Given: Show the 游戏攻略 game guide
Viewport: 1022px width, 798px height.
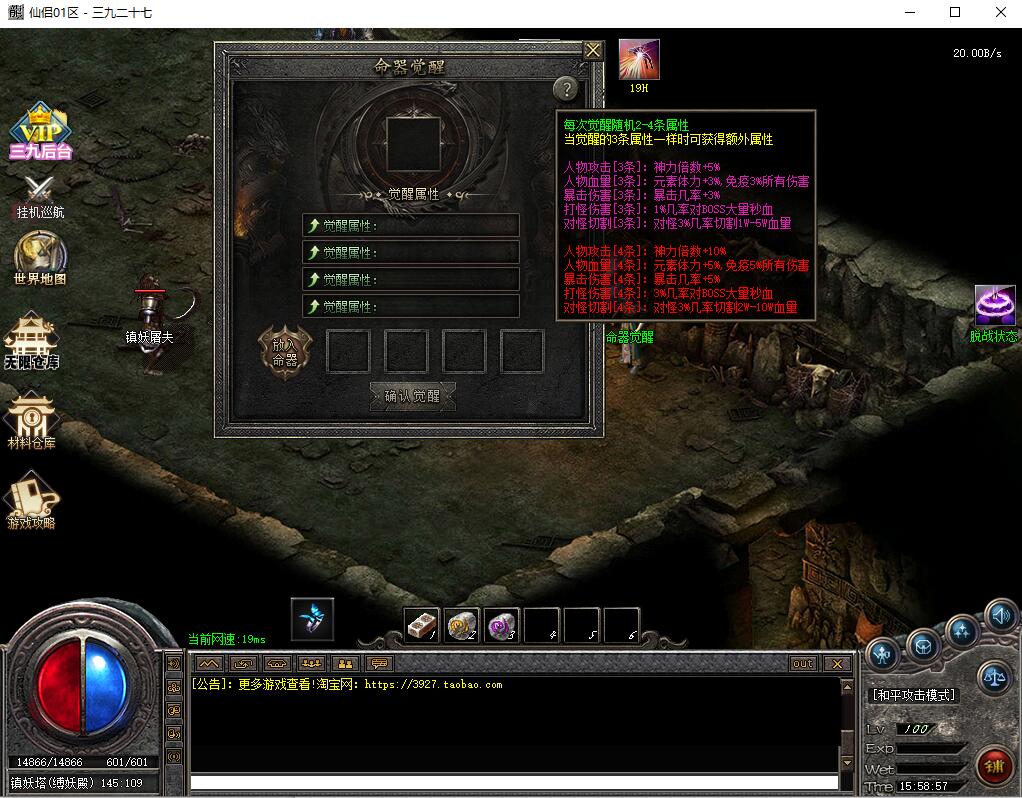Looking at the screenshot, I should (32, 500).
